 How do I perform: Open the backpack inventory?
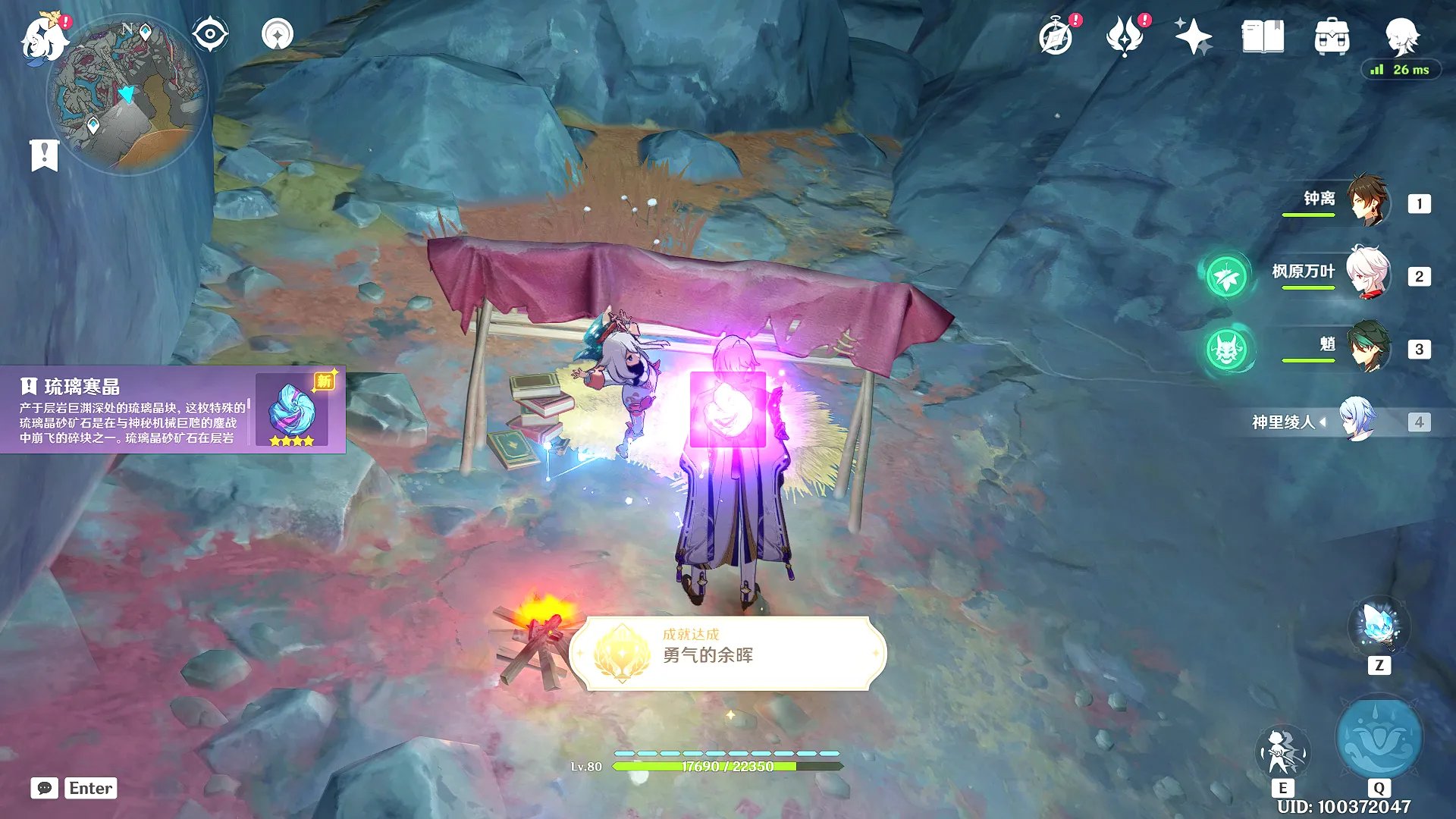pos(1332,36)
